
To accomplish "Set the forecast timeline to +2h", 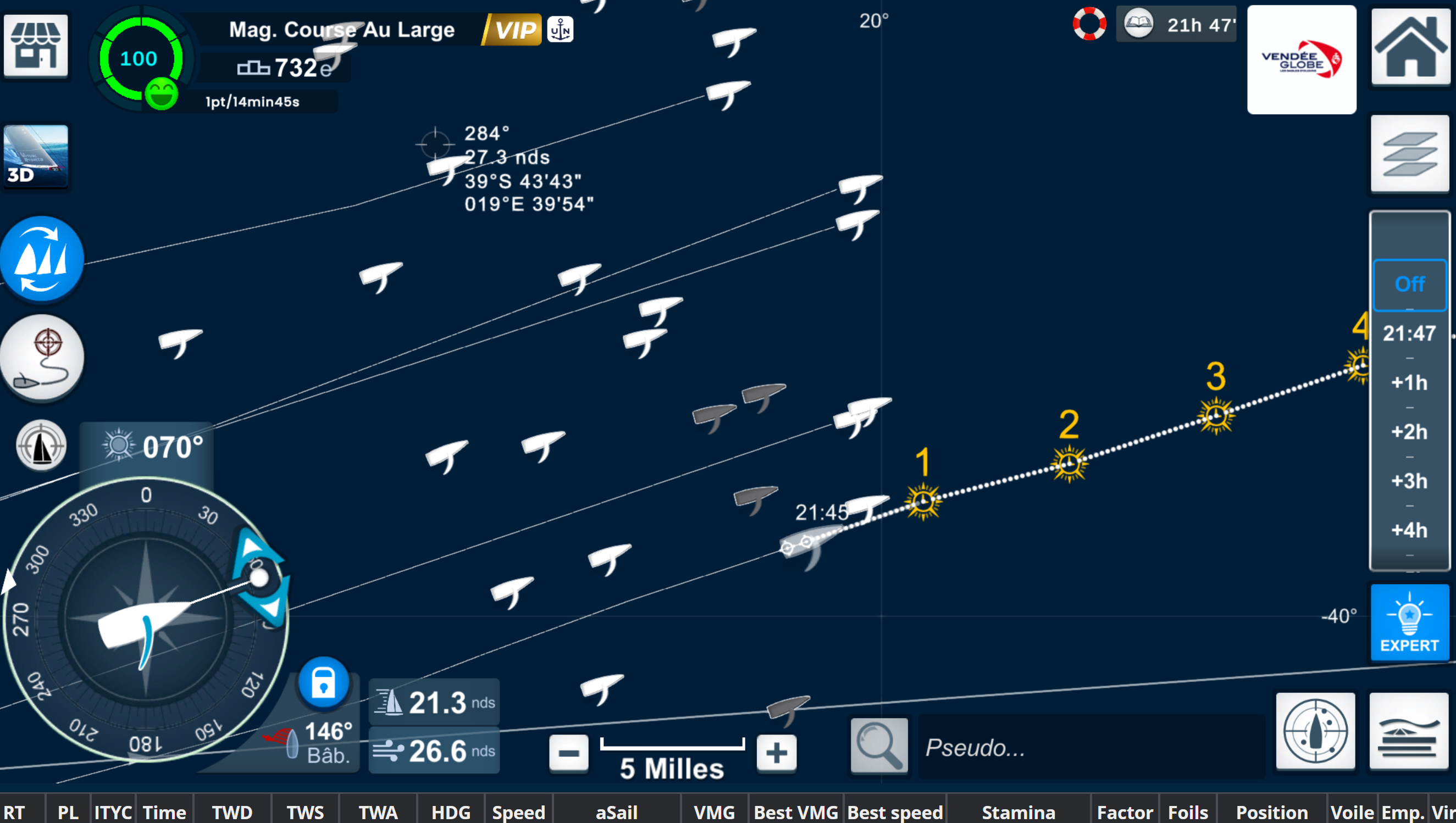I will pos(1409,432).
